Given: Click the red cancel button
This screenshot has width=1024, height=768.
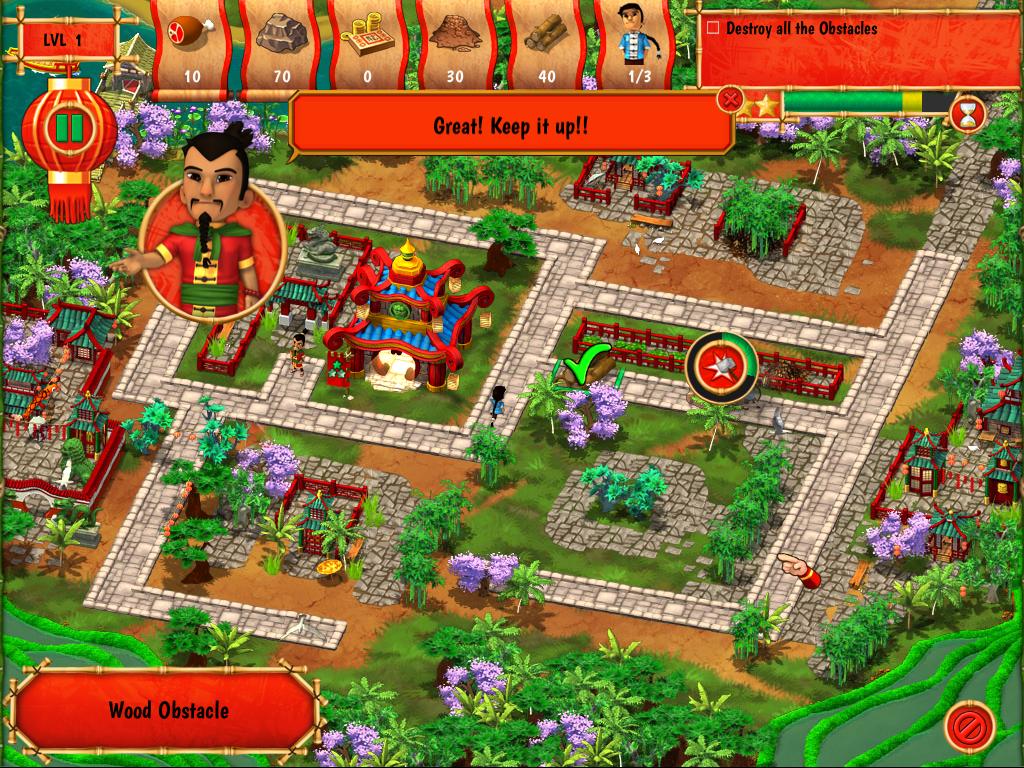Looking at the screenshot, I should pos(969,722).
